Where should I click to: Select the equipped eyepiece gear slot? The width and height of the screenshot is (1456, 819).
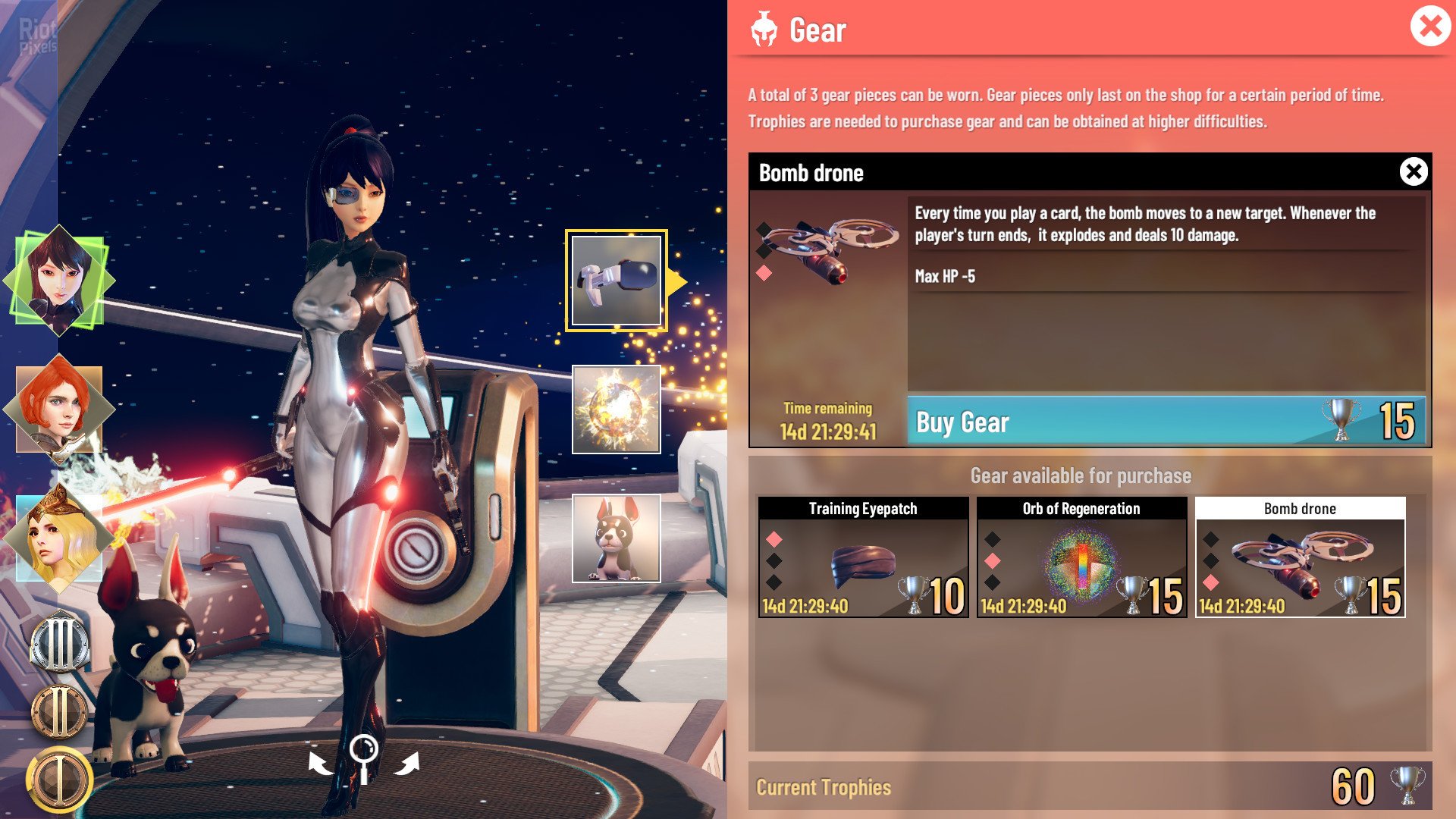pos(616,281)
